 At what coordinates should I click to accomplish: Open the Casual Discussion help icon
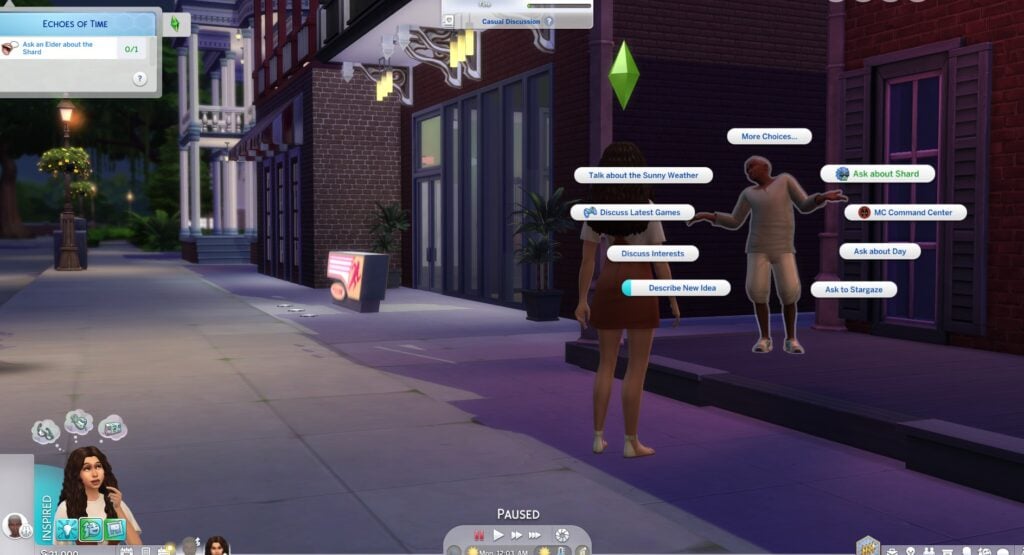pyautogui.click(x=548, y=21)
